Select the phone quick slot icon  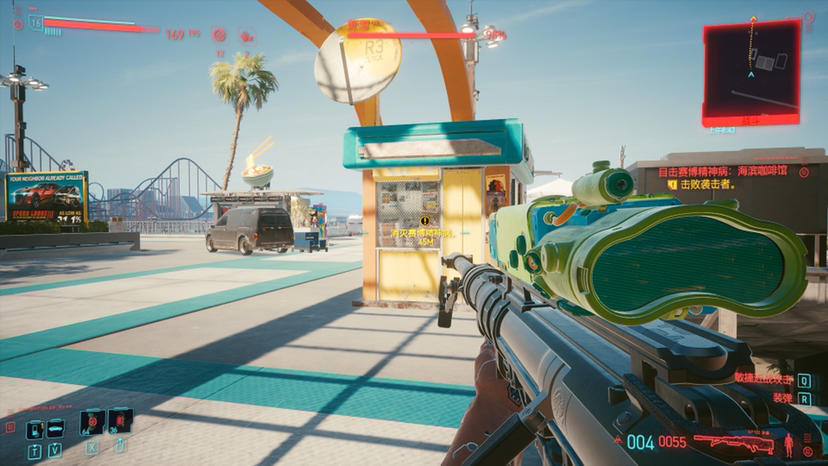[35, 428]
